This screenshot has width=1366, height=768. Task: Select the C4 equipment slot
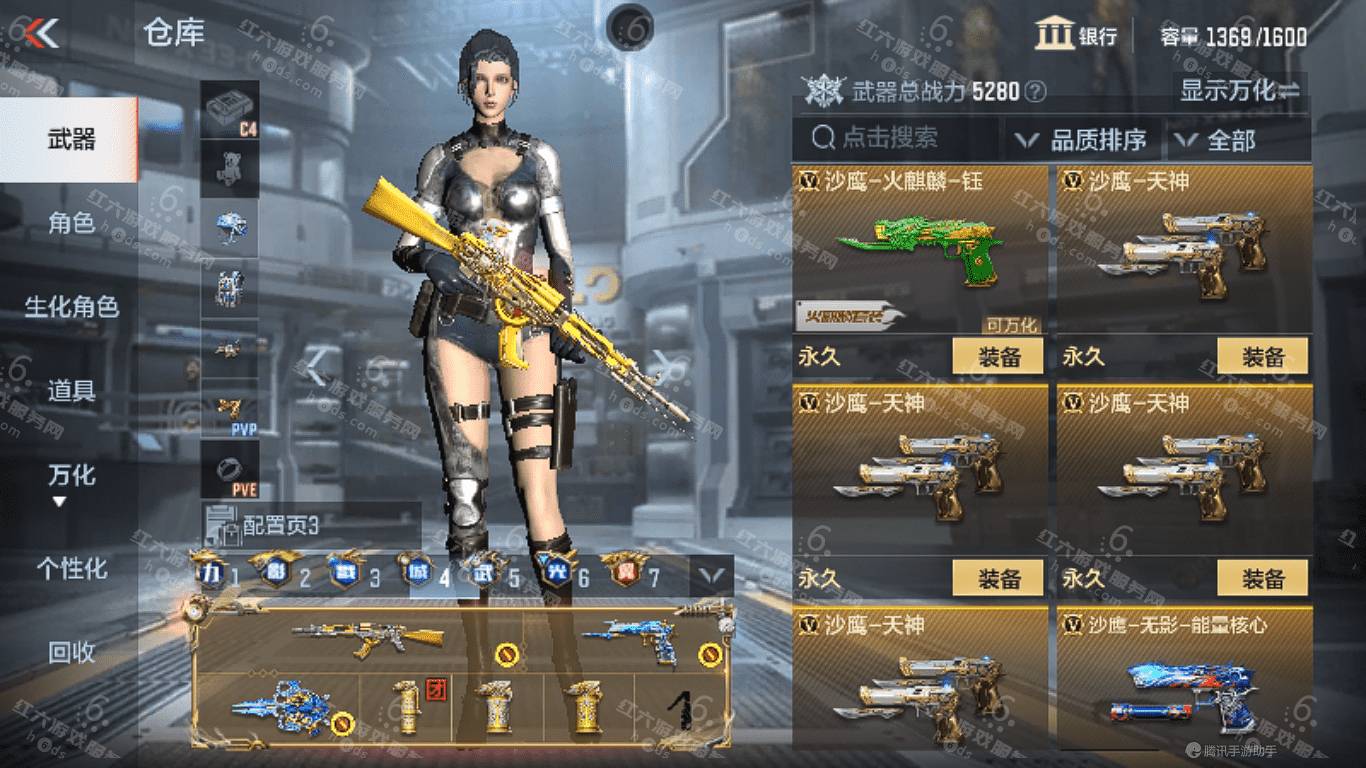tap(231, 108)
